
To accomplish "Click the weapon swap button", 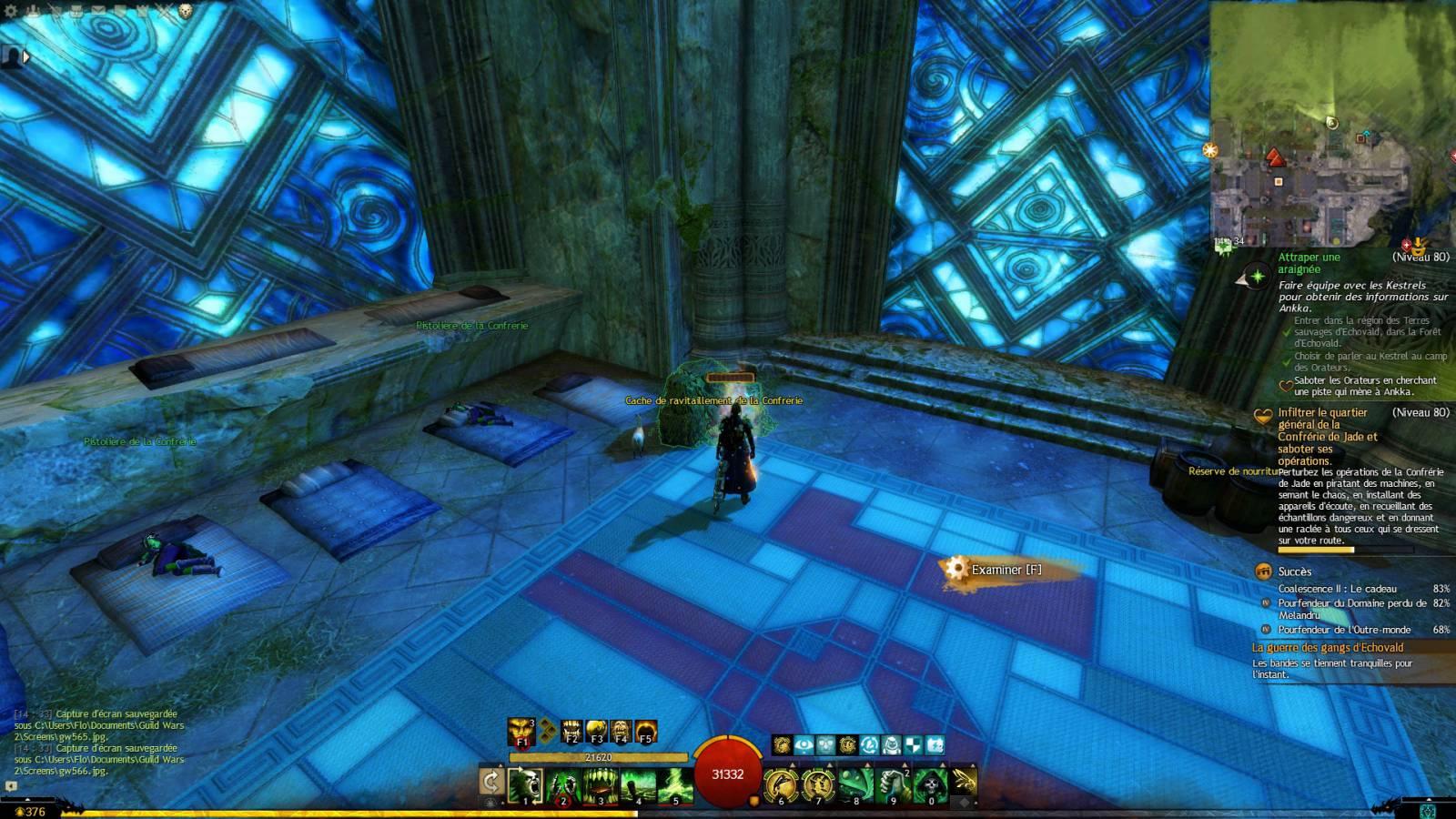I will (491, 781).
